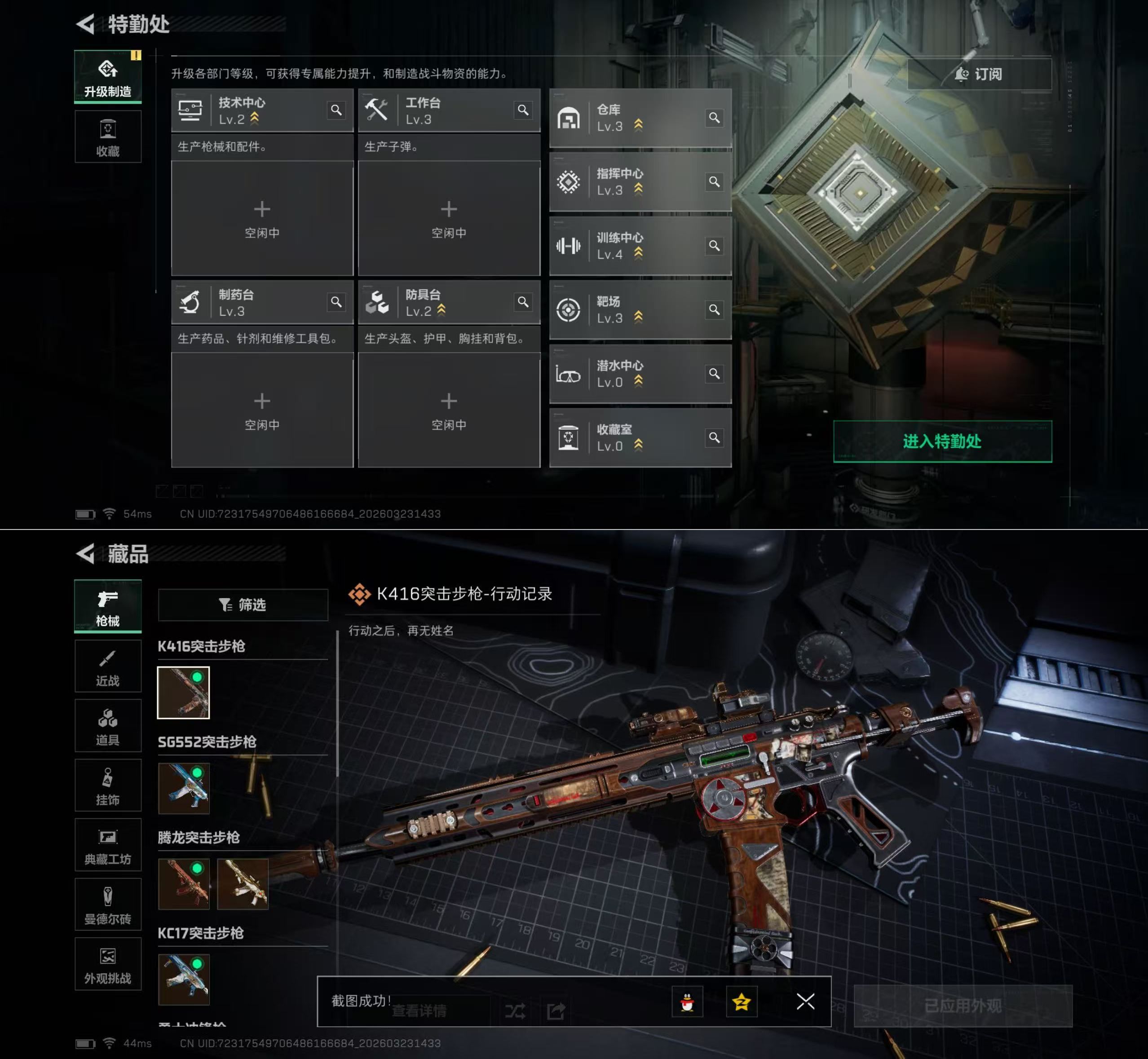The image size is (1148, 1059).
Task: Select the K416突击步枪 skin thumbnail
Action: [x=183, y=692]
